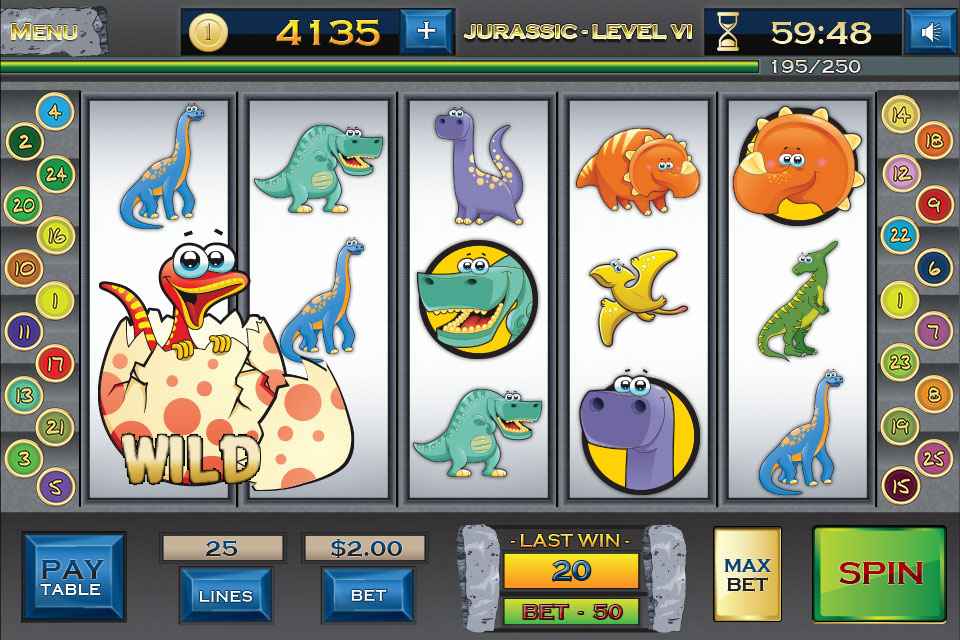Select payline marker number 5
This screenshot has height=640, width=960.
(54, 487)
